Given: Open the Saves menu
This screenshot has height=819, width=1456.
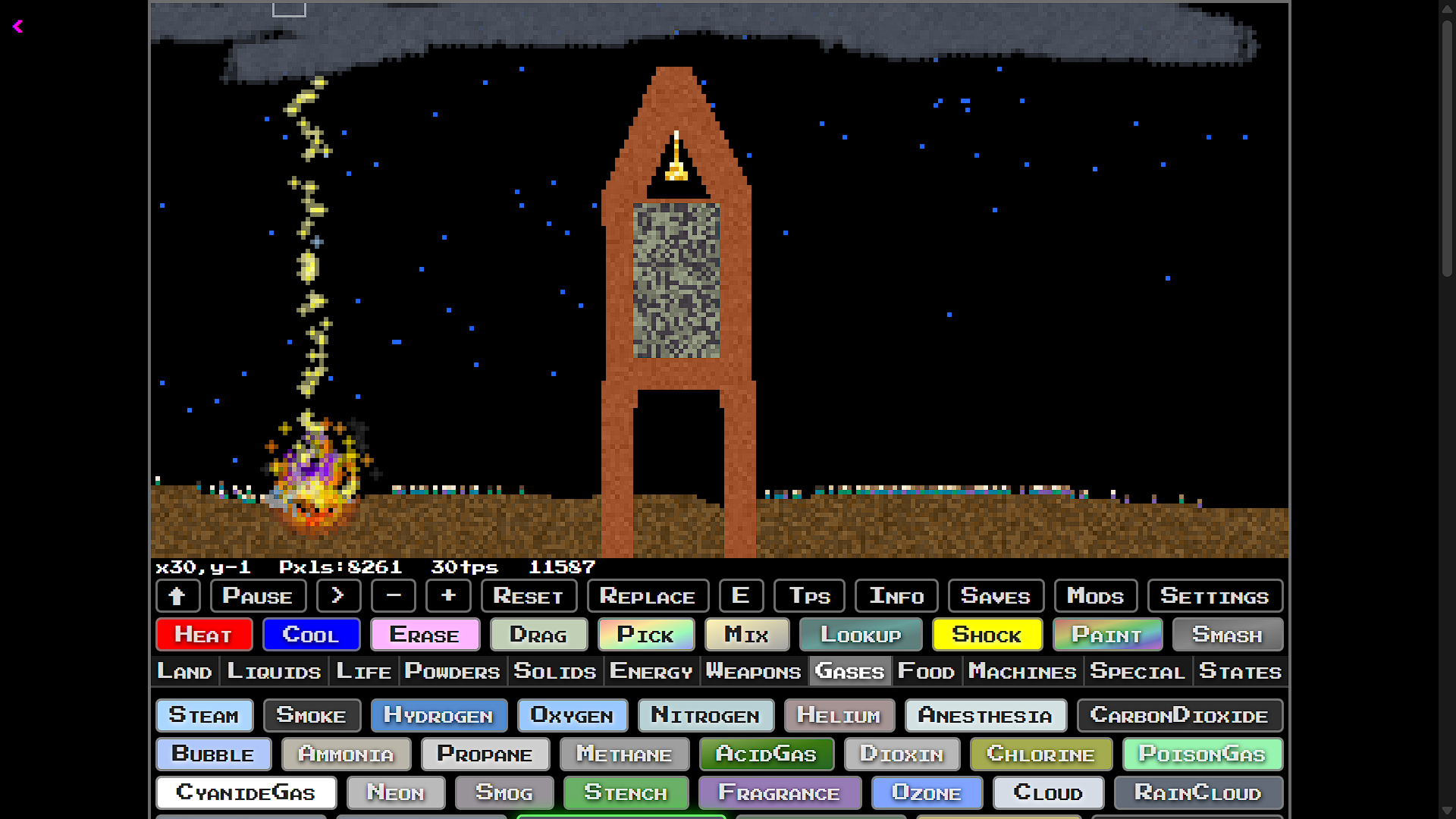Looking at the screenshot, I should pos(996,596).
